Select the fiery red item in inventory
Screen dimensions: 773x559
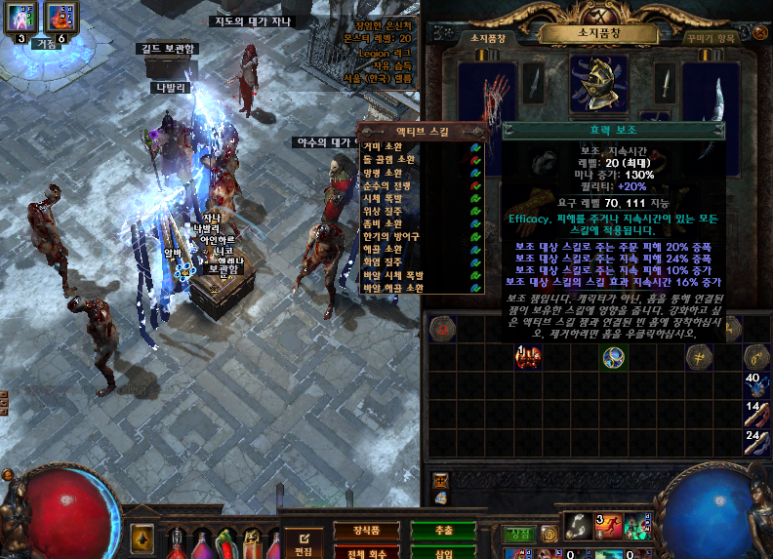tap(526, 357)
